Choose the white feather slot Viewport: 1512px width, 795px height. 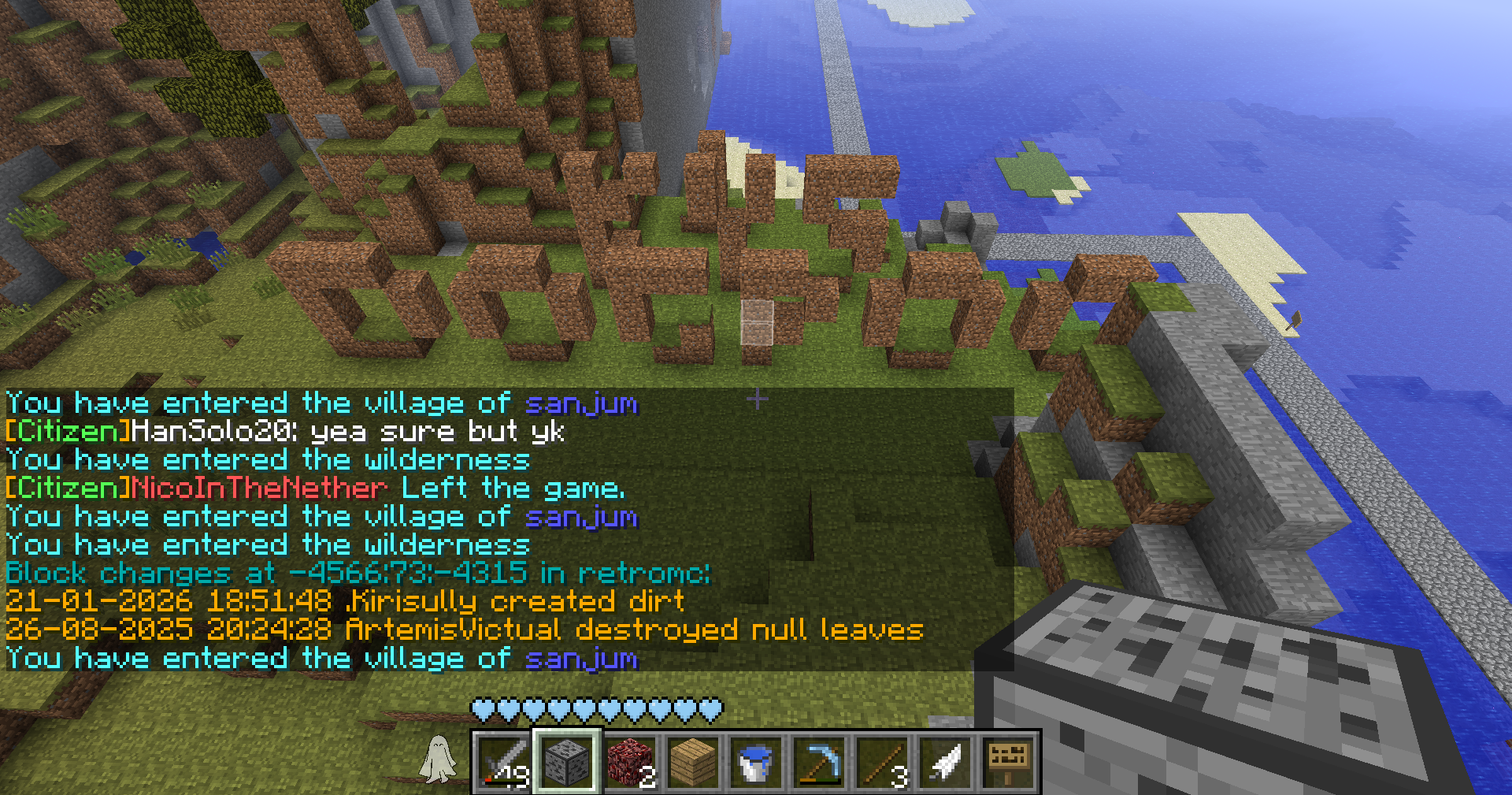tap(945, 762)
